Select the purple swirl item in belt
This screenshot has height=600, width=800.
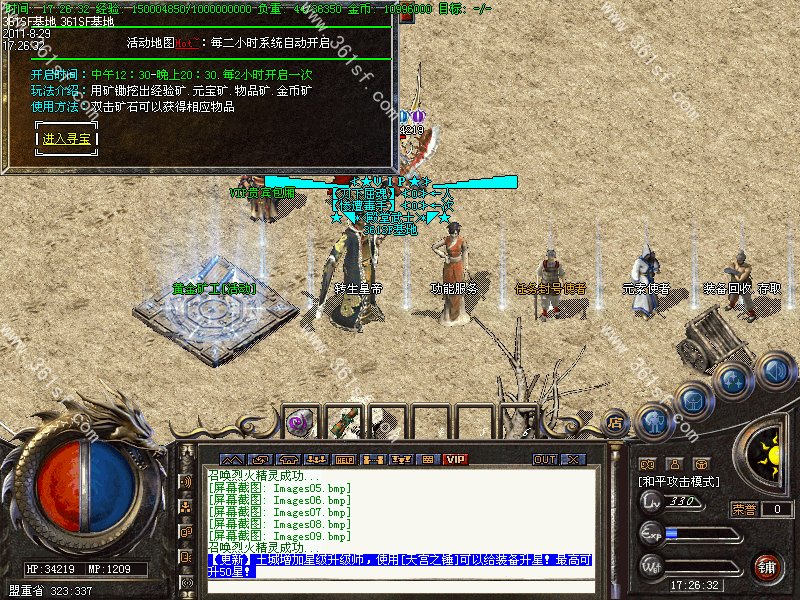[299, 422]
